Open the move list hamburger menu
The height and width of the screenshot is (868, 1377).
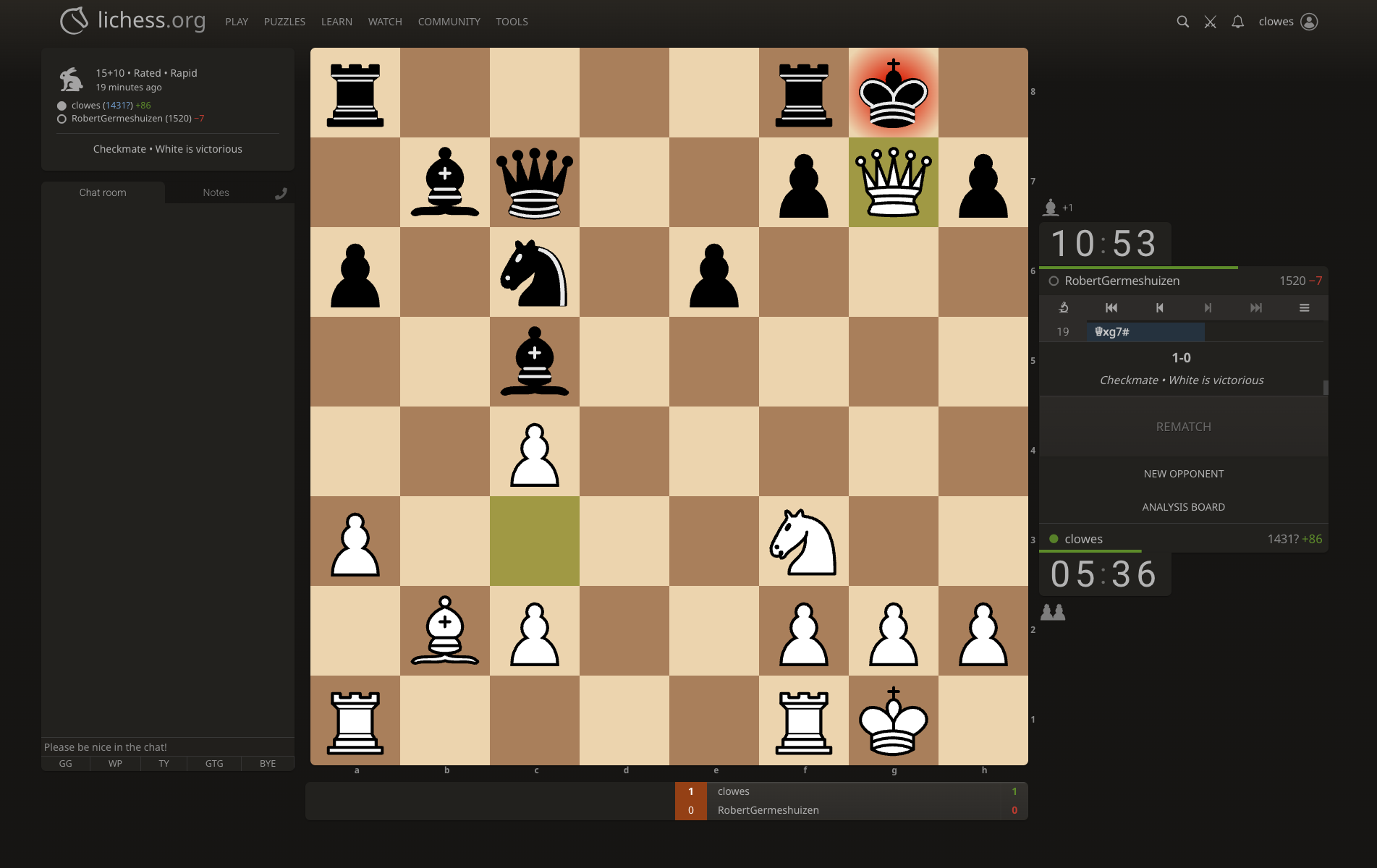tap(1304, 307)
